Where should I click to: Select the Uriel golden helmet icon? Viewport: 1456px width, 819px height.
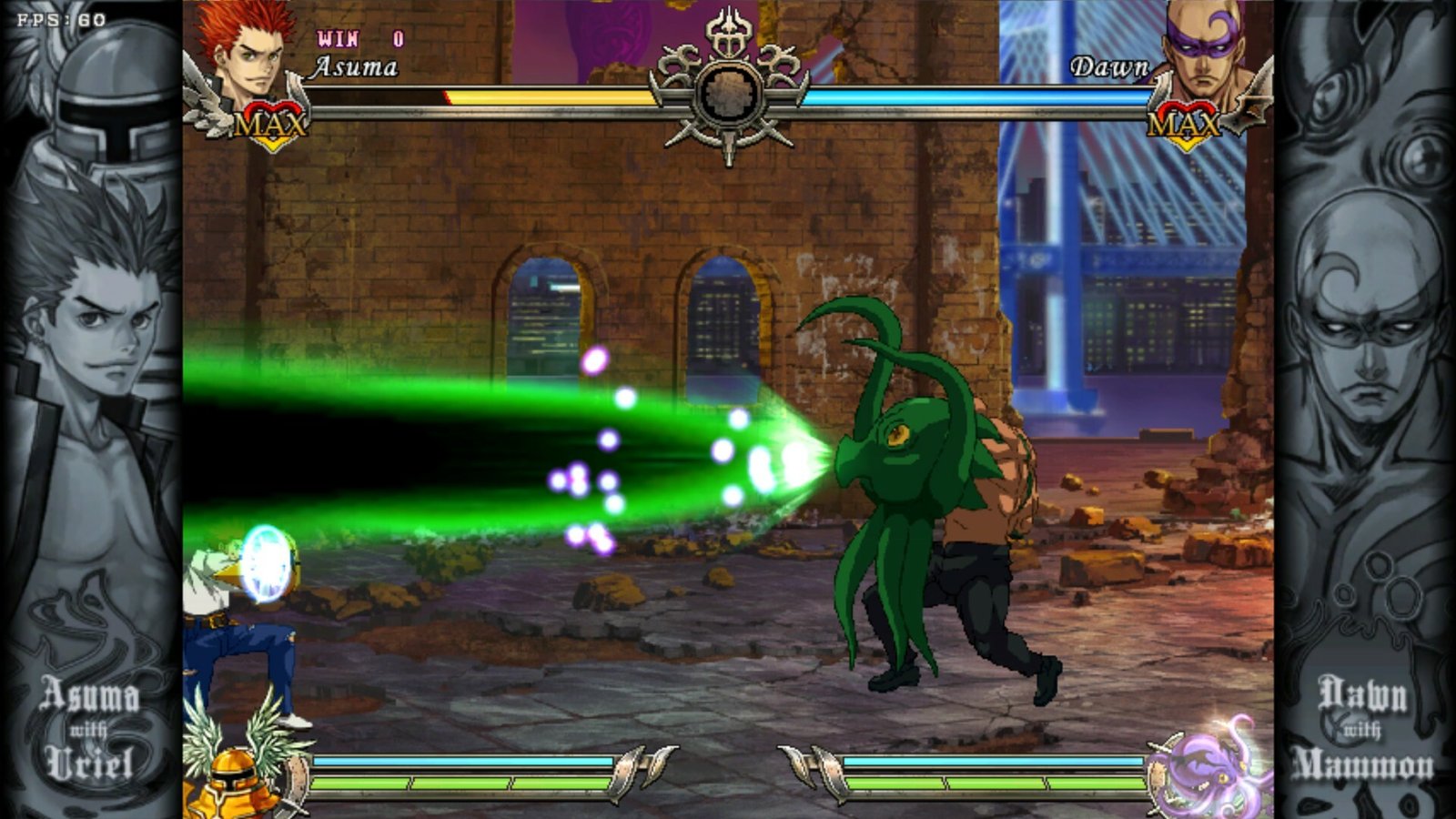pos(237,776)
